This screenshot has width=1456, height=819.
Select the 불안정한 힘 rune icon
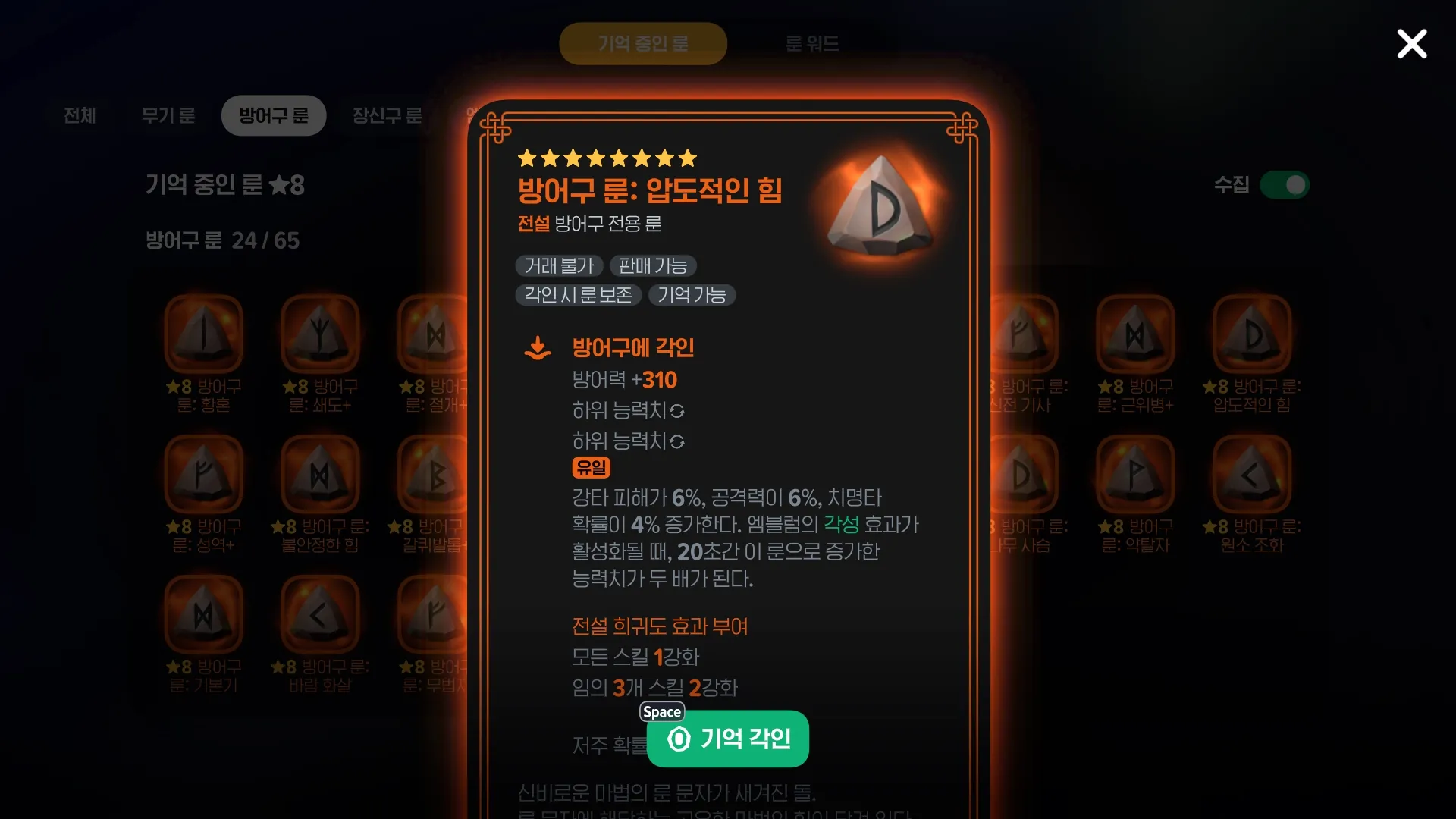(x=319, y=474)
